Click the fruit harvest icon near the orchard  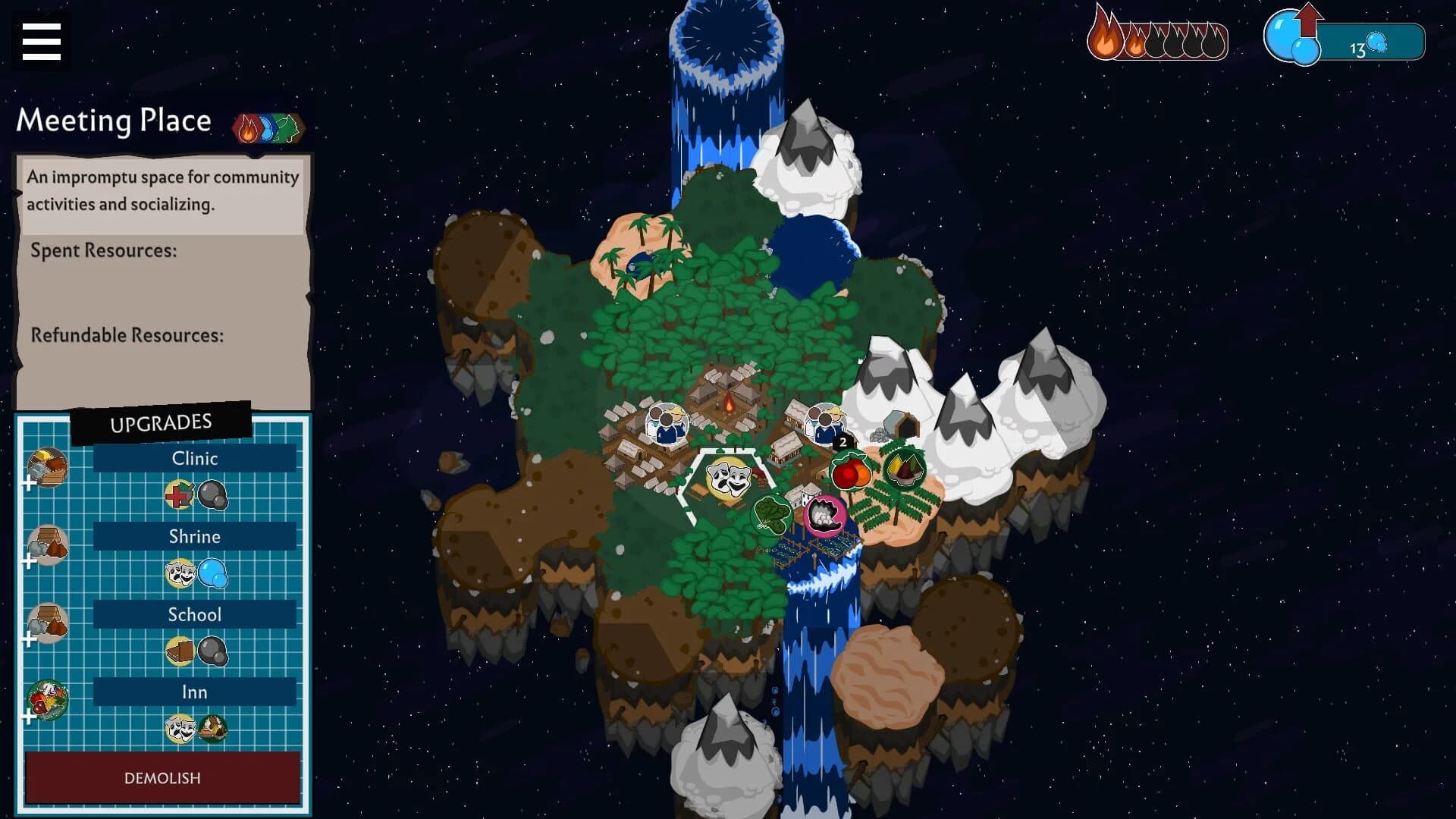851,469
